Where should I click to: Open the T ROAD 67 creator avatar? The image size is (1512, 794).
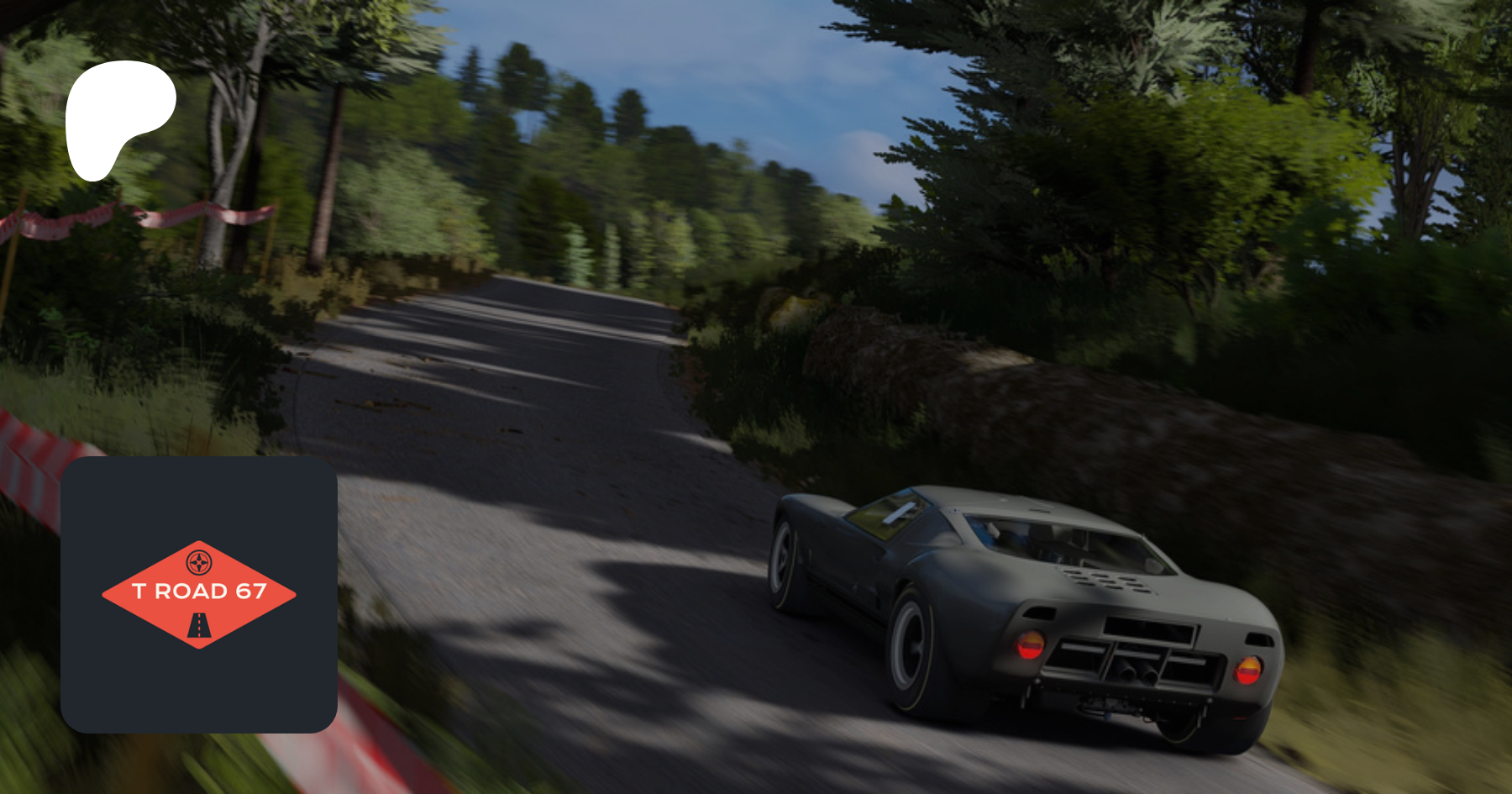point(199,594)
